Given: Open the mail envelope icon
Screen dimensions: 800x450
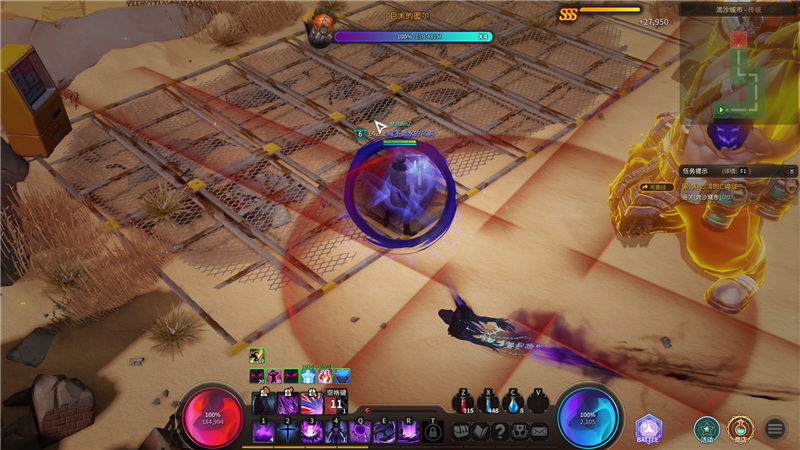Looking at the screenshot, I should [x=540, y=431].
